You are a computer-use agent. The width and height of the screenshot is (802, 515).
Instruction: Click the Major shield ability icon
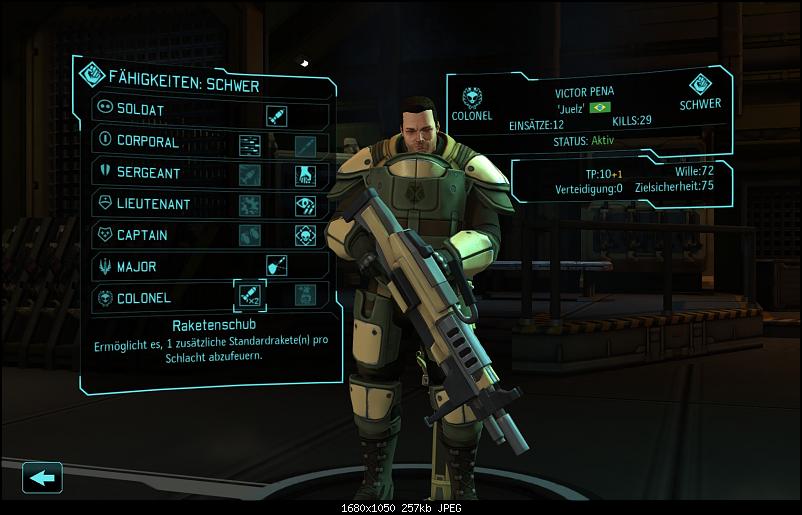[277, 266]
